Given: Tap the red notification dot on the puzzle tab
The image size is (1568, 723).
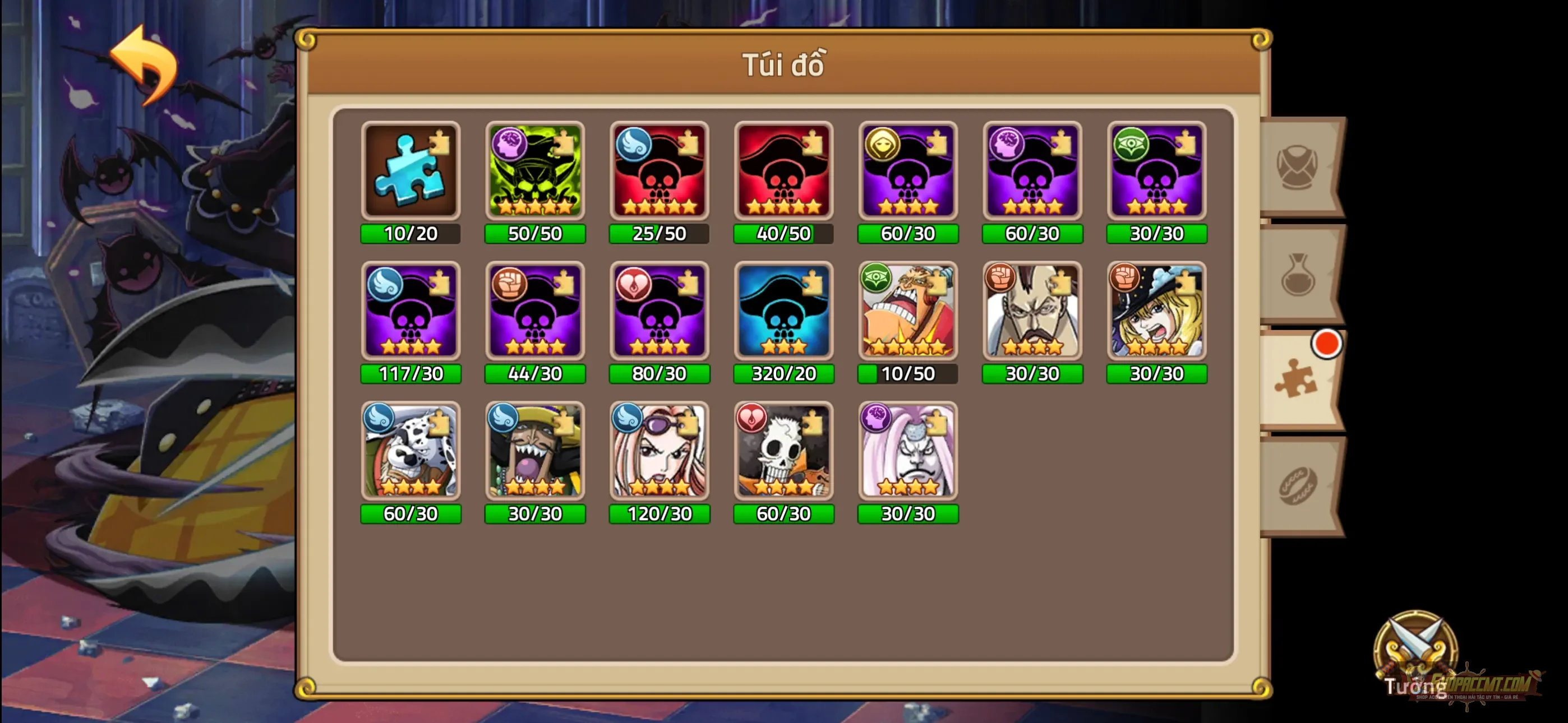Looking at the screenshot, I should coord(1325,344).
